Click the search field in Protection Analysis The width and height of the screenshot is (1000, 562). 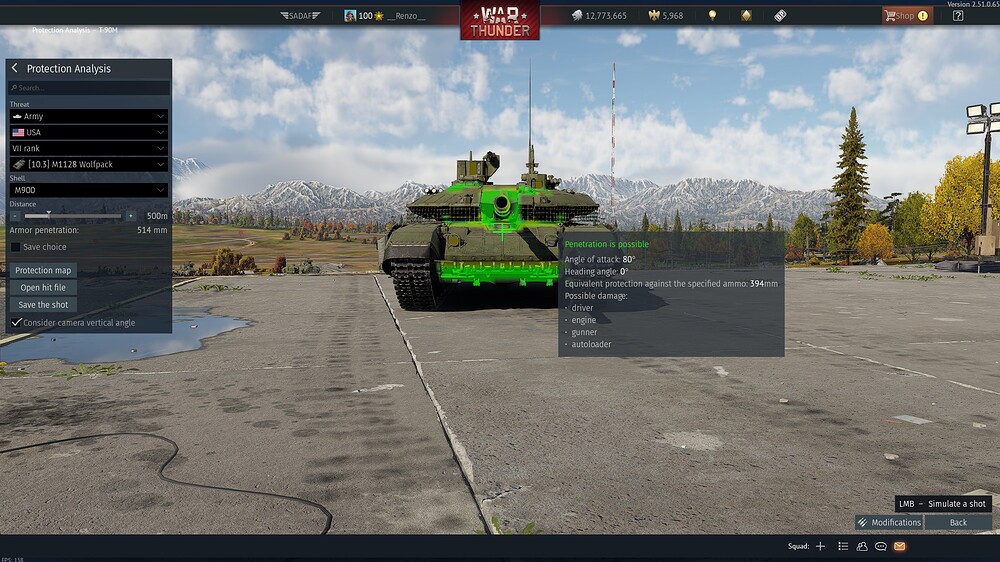click(x=88, y=88)
